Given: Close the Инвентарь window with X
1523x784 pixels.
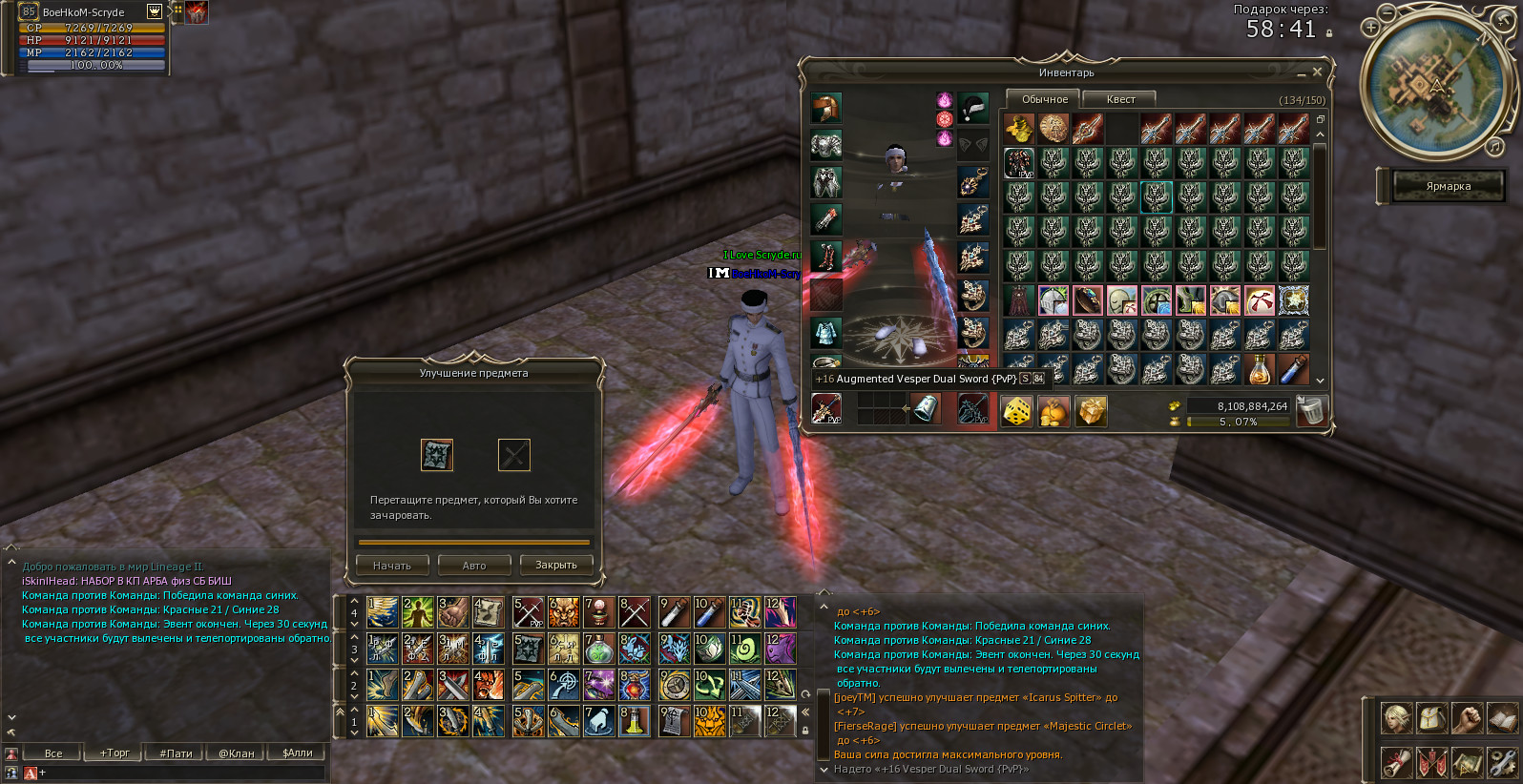Looking at the screenshot, I should click(x=1318, y=72).
